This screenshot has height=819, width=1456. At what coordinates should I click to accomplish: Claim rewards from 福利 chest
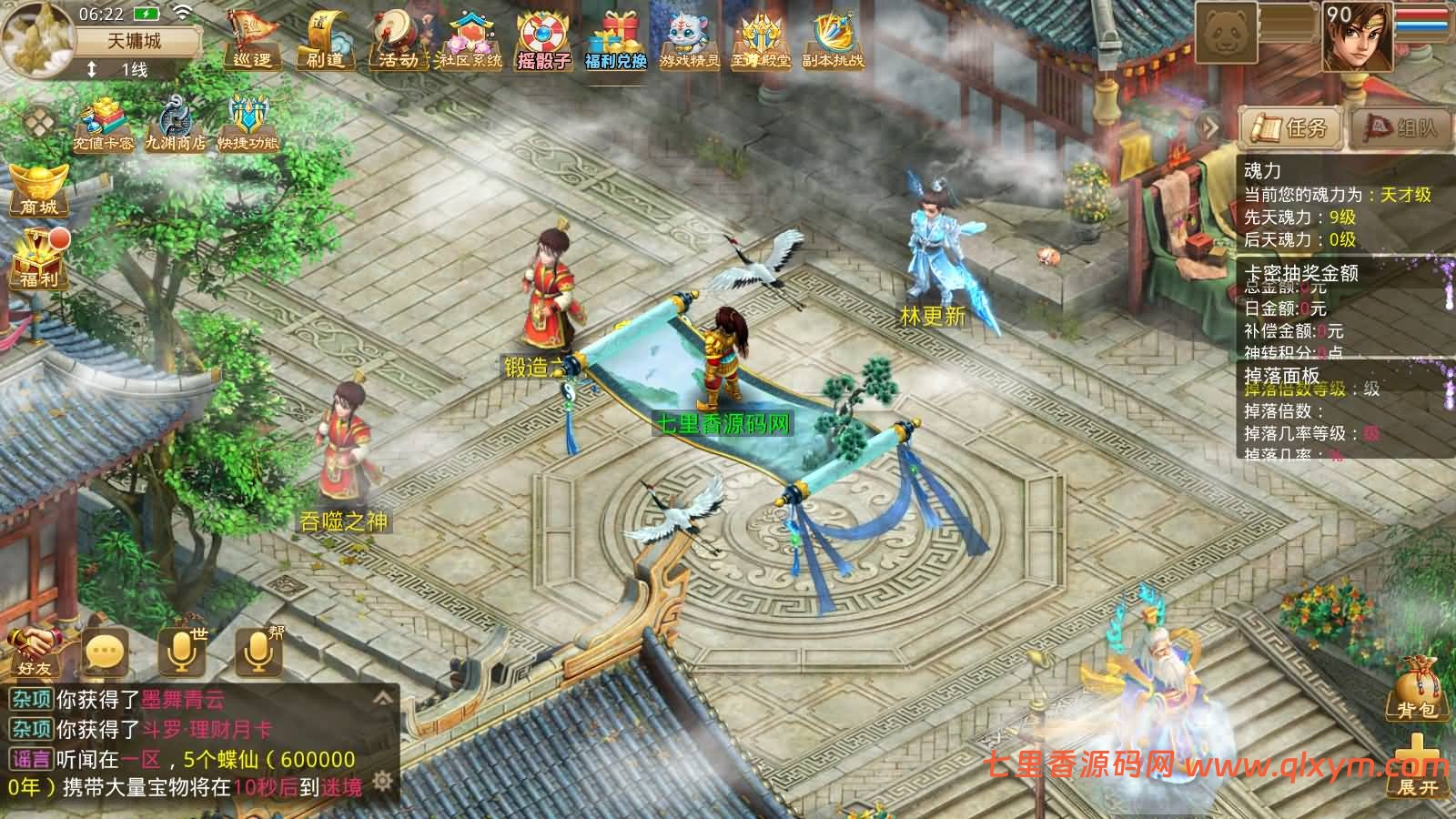38,259
